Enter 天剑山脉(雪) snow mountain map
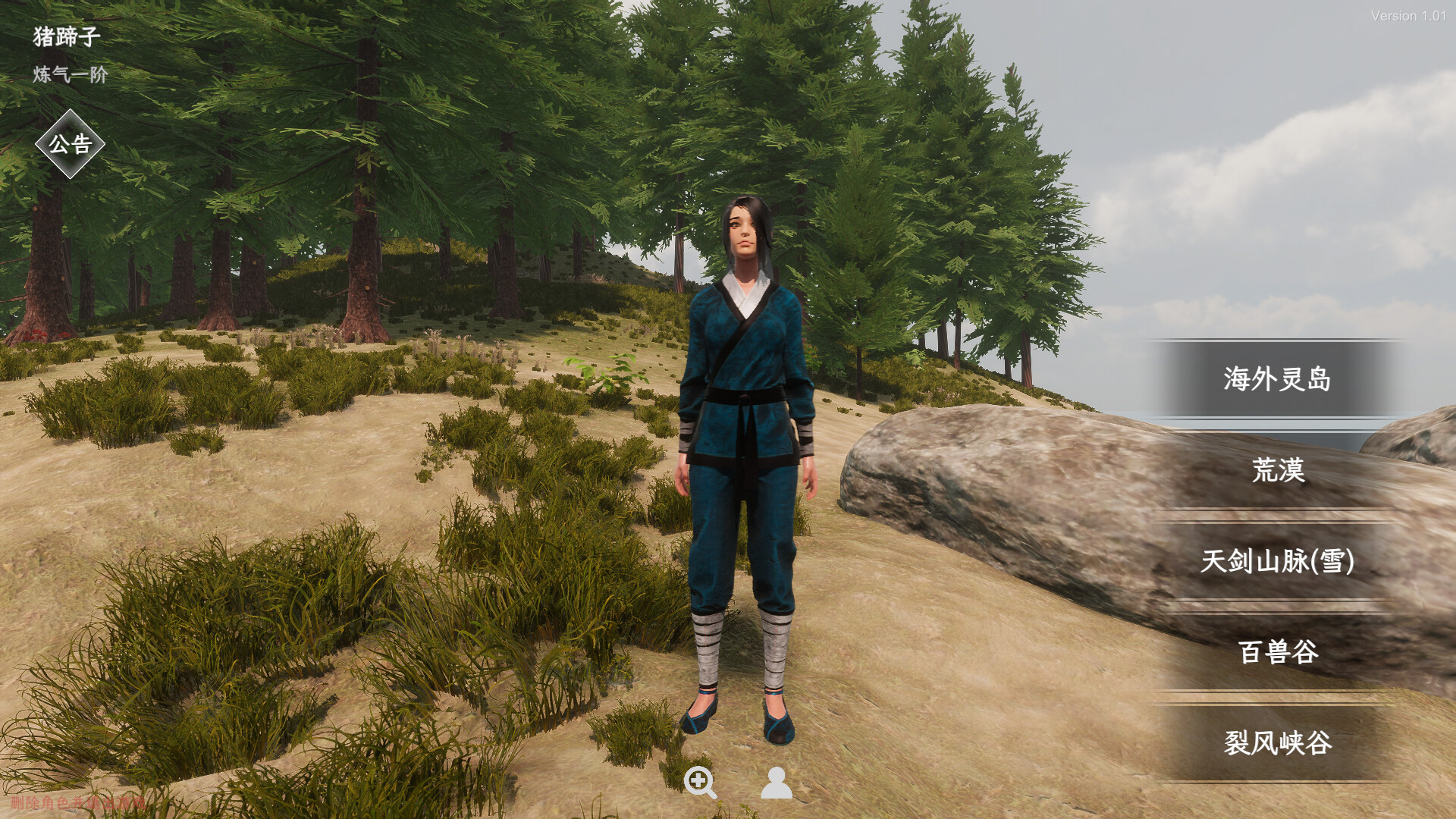 (1277, 561)
